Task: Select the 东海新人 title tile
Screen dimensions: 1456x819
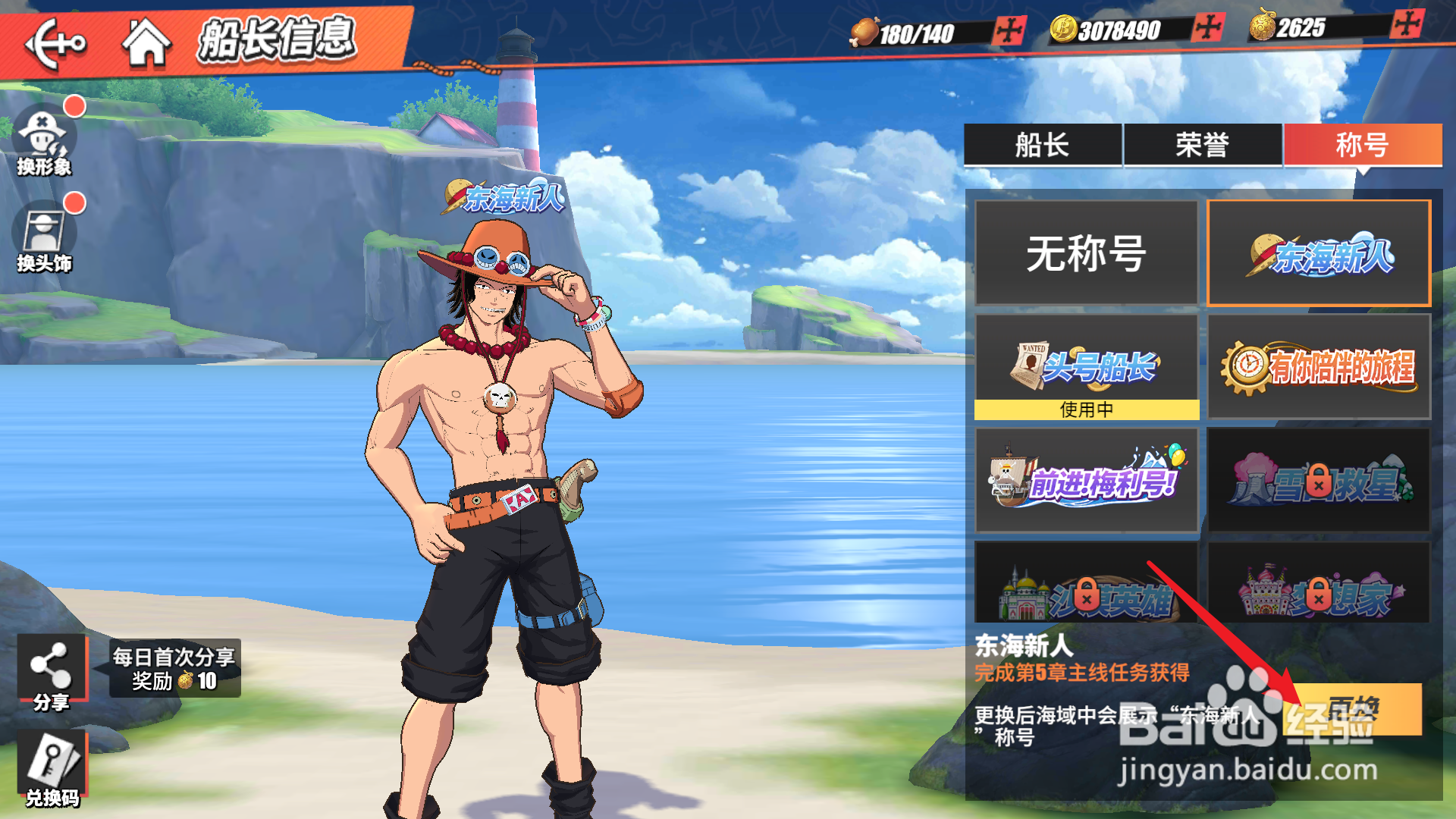Action: tap(1319, 253)
